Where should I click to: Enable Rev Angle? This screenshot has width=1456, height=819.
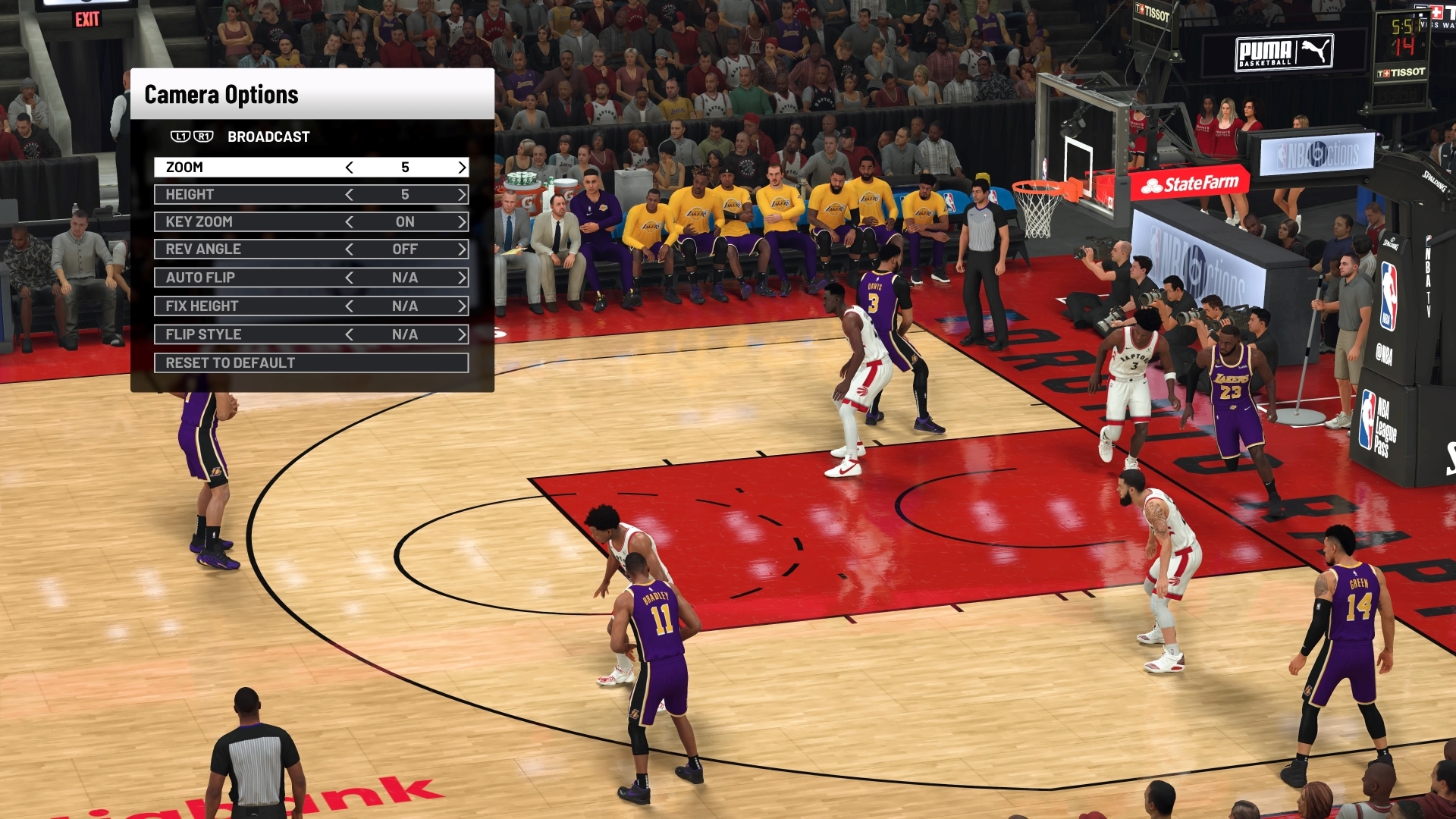[461, 249]
